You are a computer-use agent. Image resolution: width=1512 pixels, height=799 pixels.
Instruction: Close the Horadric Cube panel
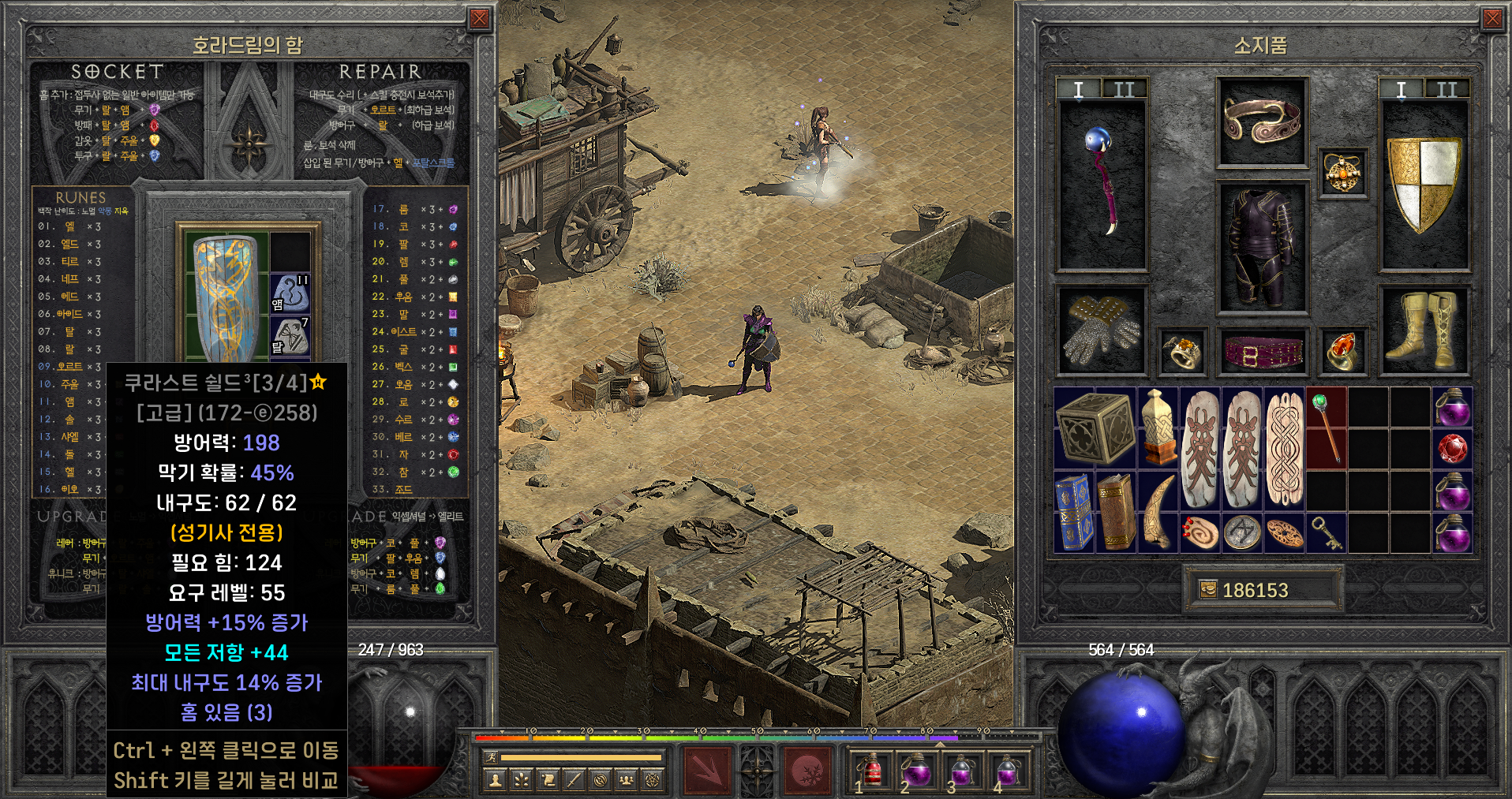479,19
